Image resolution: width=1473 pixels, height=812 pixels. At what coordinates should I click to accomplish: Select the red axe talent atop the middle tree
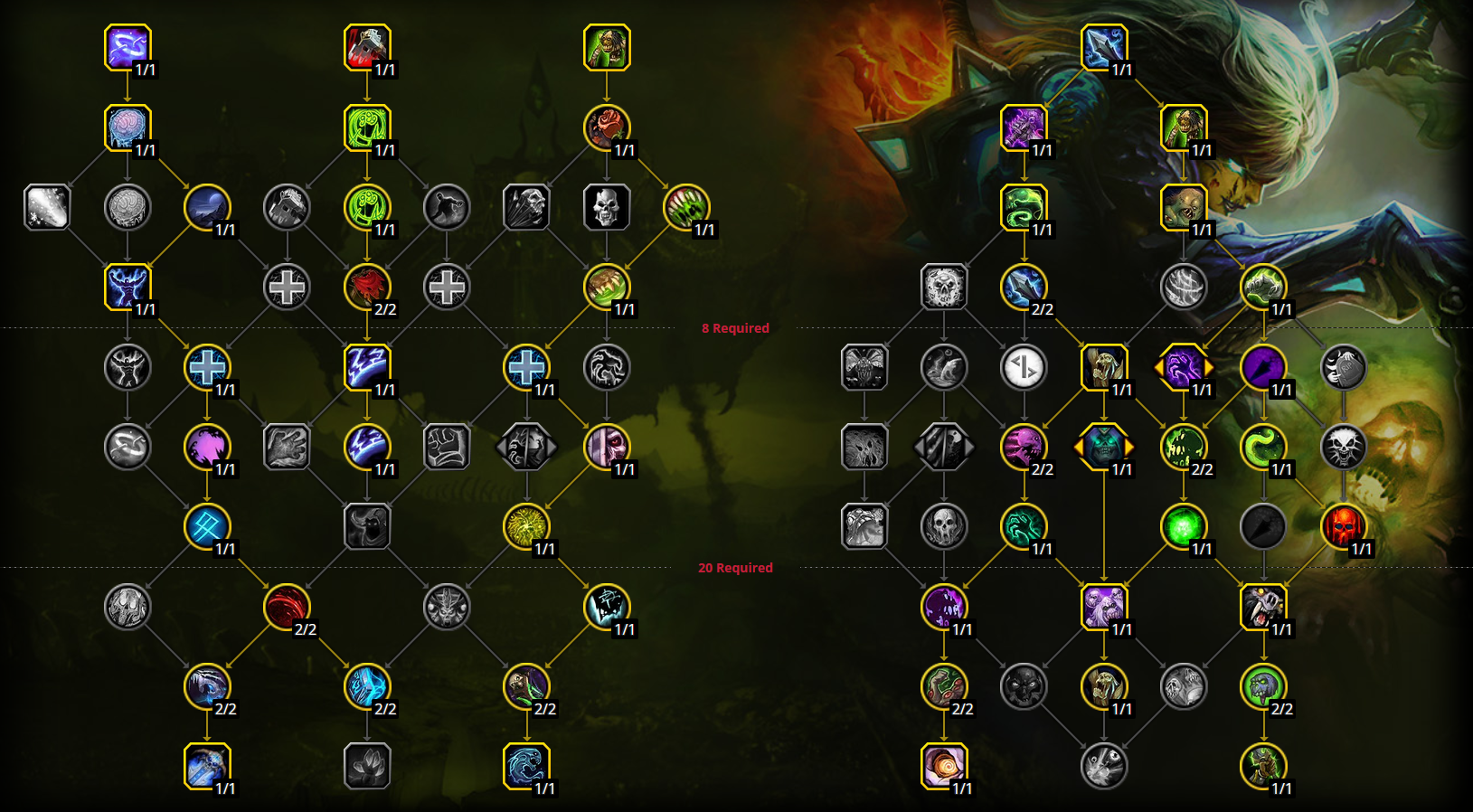coord(369,47)
